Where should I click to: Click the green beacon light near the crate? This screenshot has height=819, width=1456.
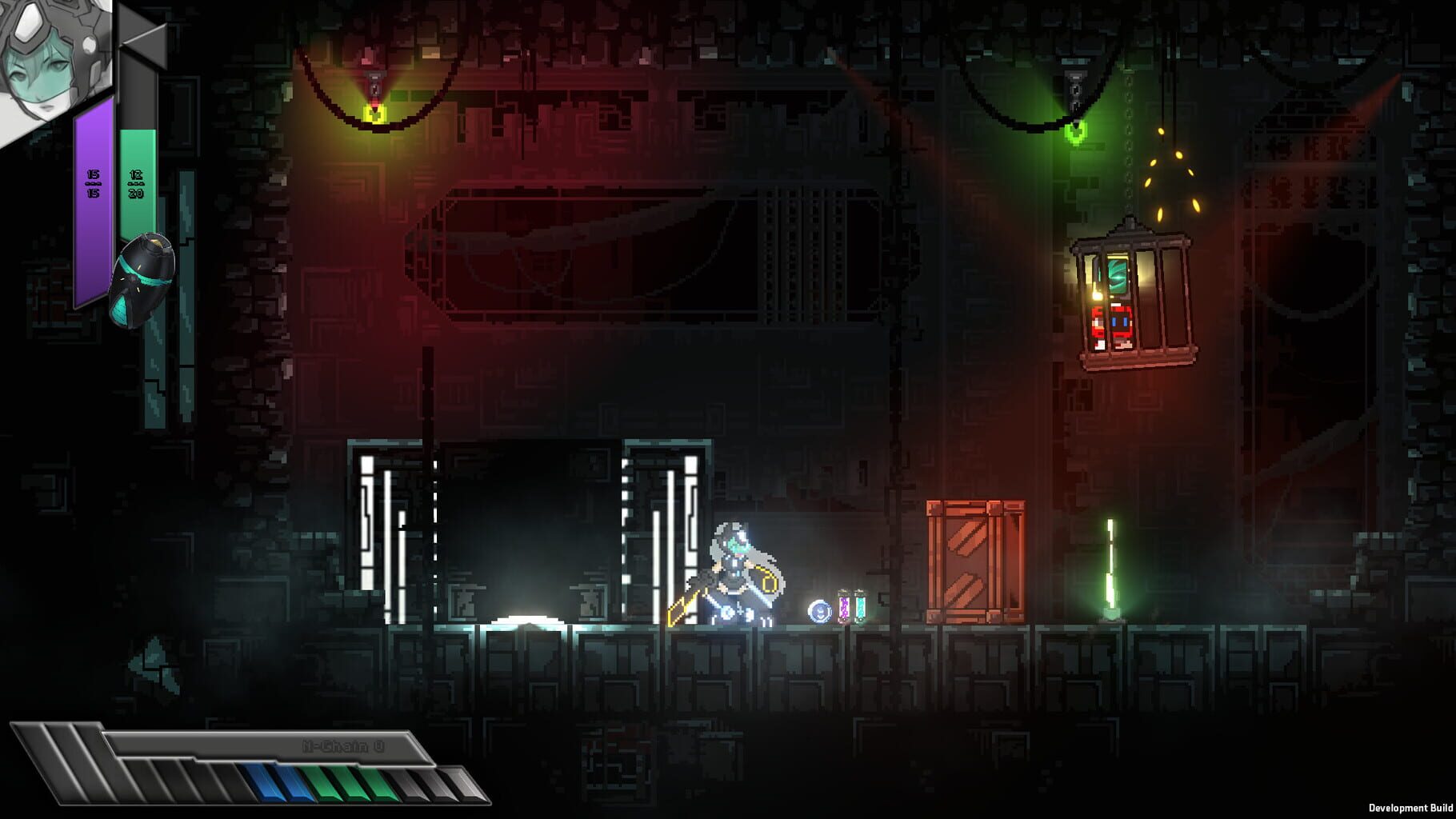click(1110, 568)
